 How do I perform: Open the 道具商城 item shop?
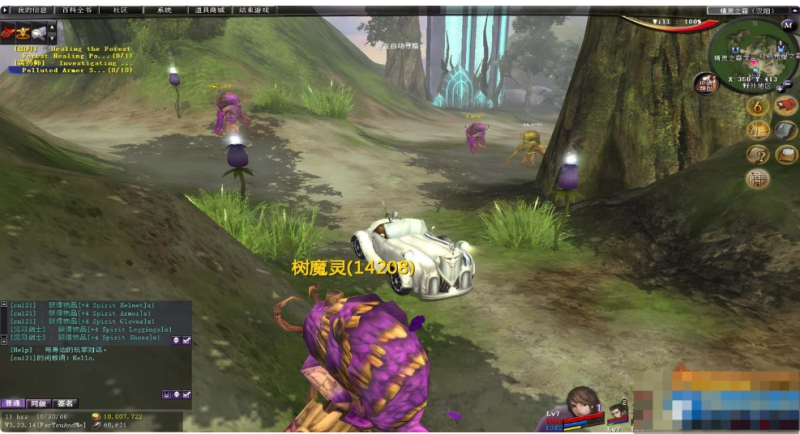[209, 10]
